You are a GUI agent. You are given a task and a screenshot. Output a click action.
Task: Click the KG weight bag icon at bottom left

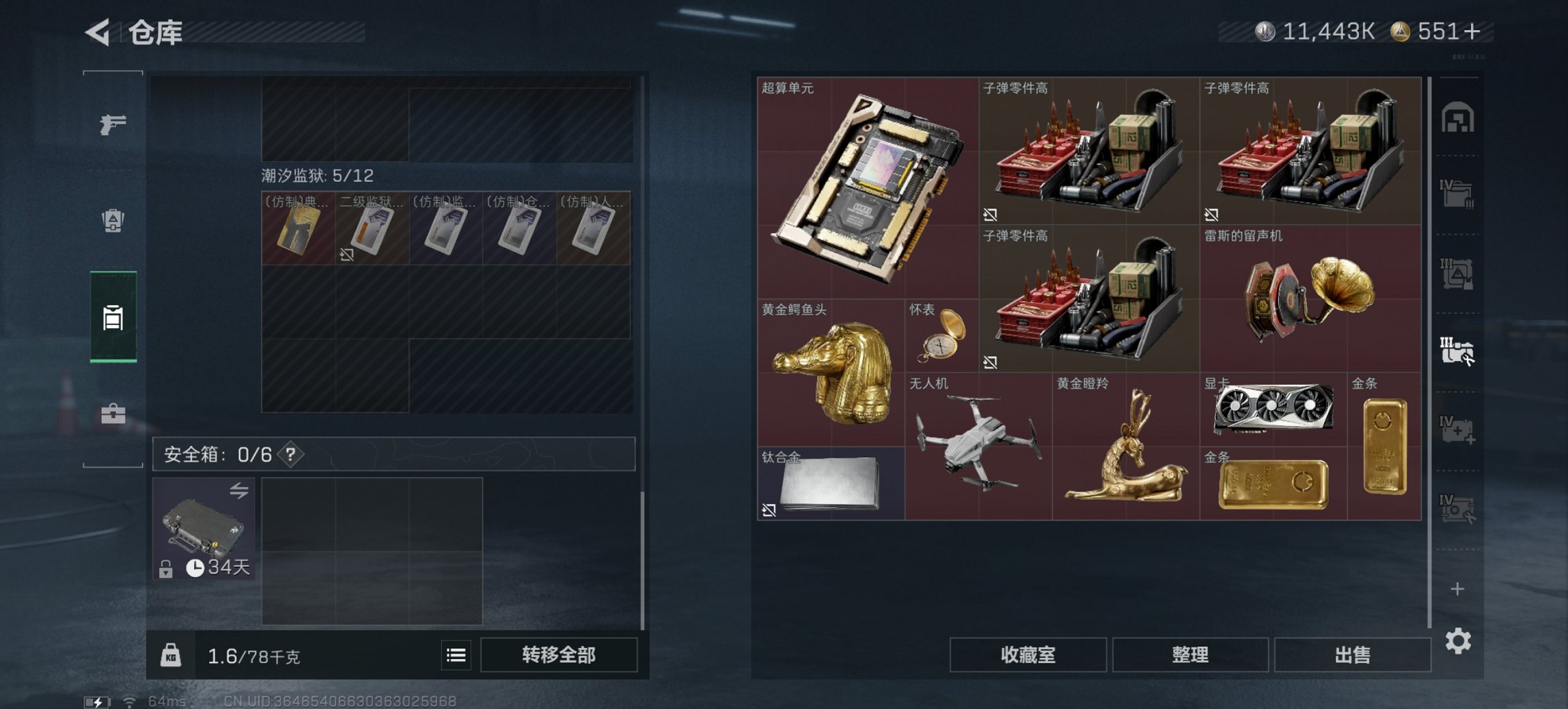pyautogui.click(x=172, y=655)
